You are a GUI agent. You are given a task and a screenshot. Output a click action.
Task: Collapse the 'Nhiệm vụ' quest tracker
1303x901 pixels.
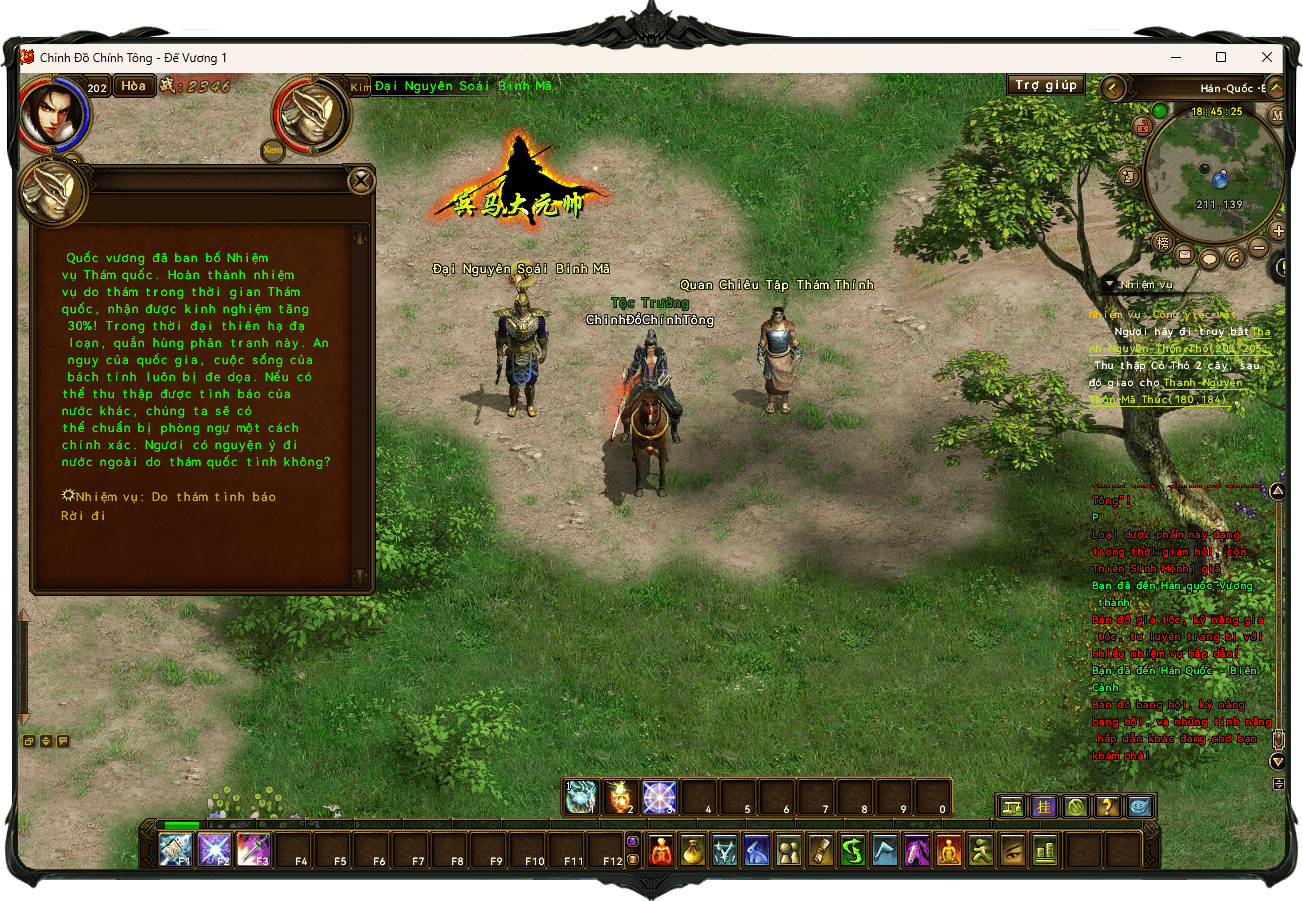pyautogui.click(x=1109, y=284)
